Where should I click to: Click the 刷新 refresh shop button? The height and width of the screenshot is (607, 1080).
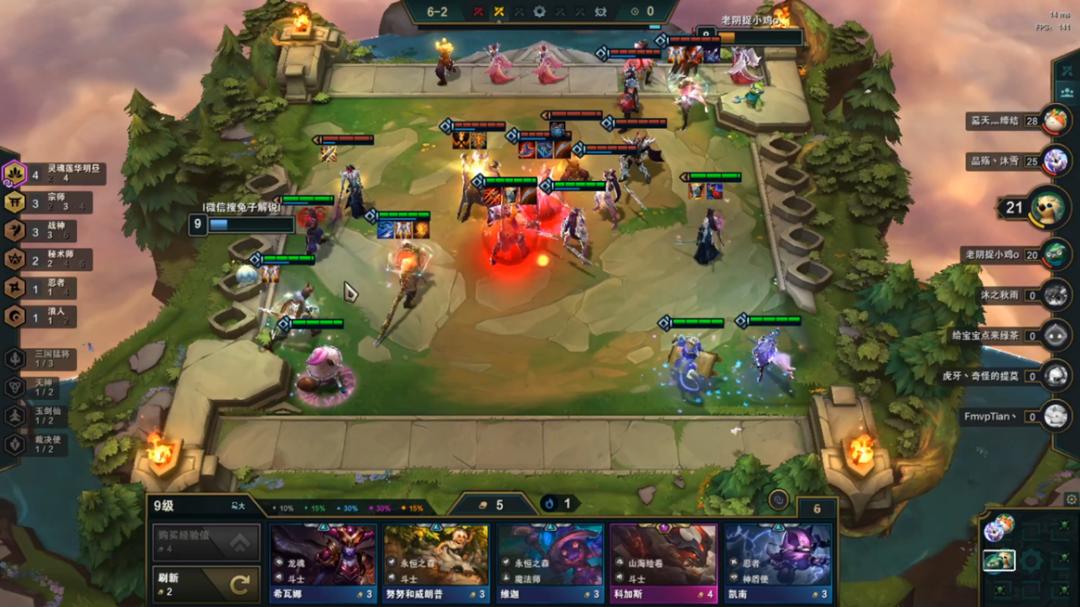[204, 584]
